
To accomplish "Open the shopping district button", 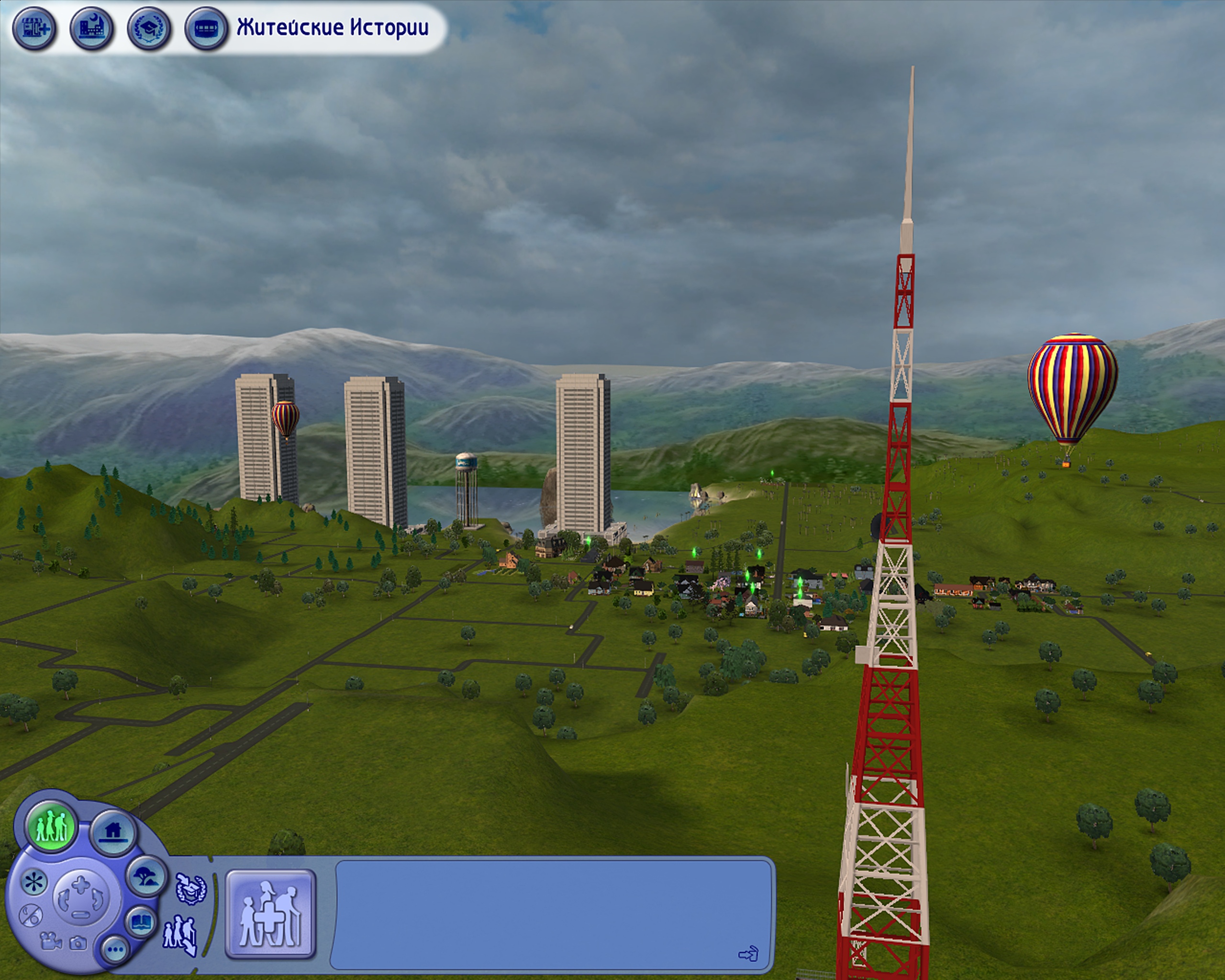I will [x=34, y=28].
